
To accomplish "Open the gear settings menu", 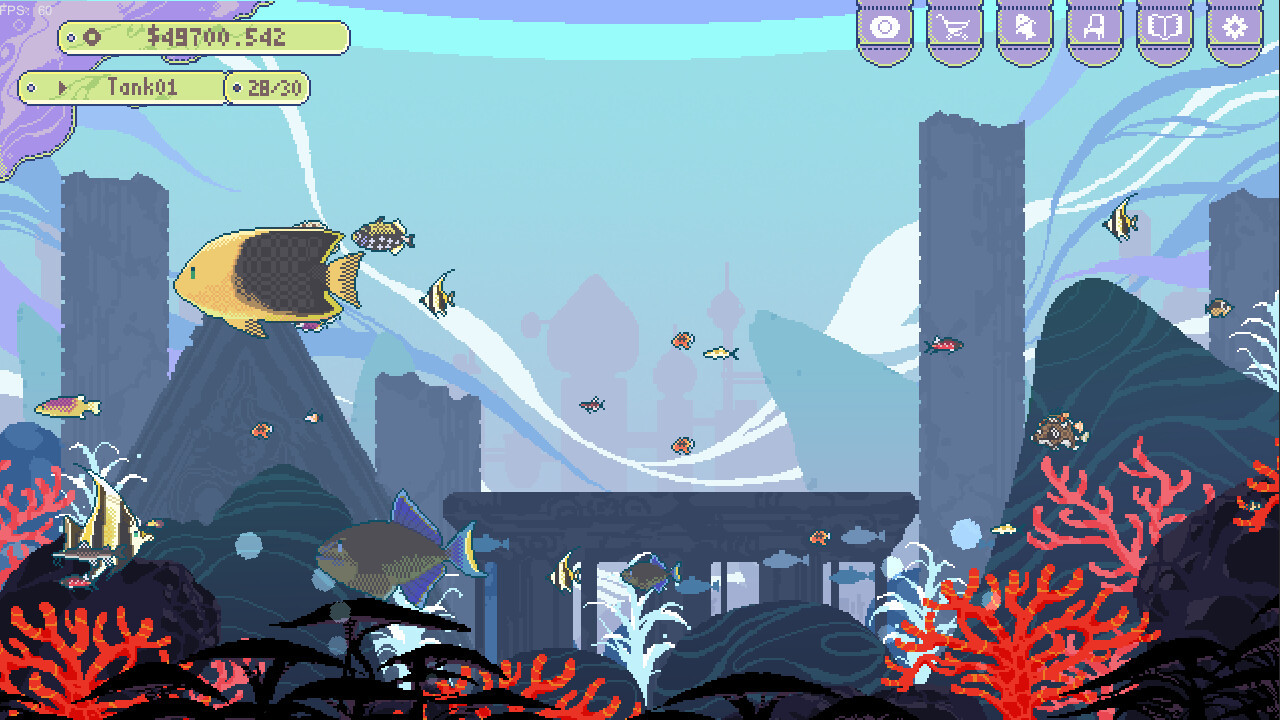I will point(1235,27).
